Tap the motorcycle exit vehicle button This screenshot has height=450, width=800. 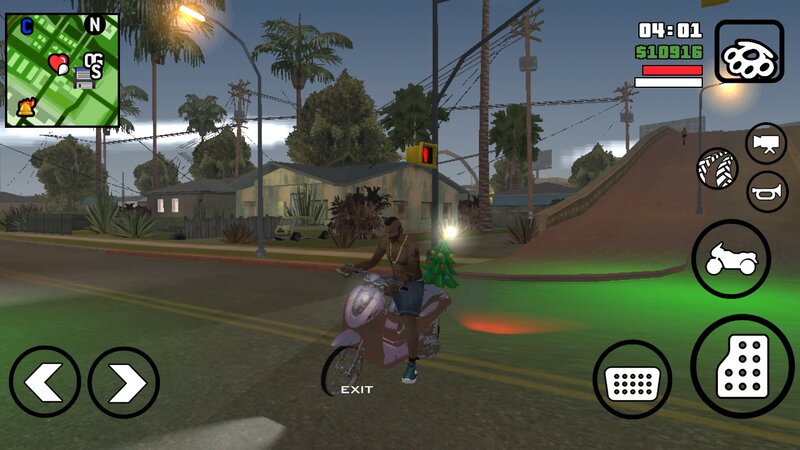tap(730, 258)
